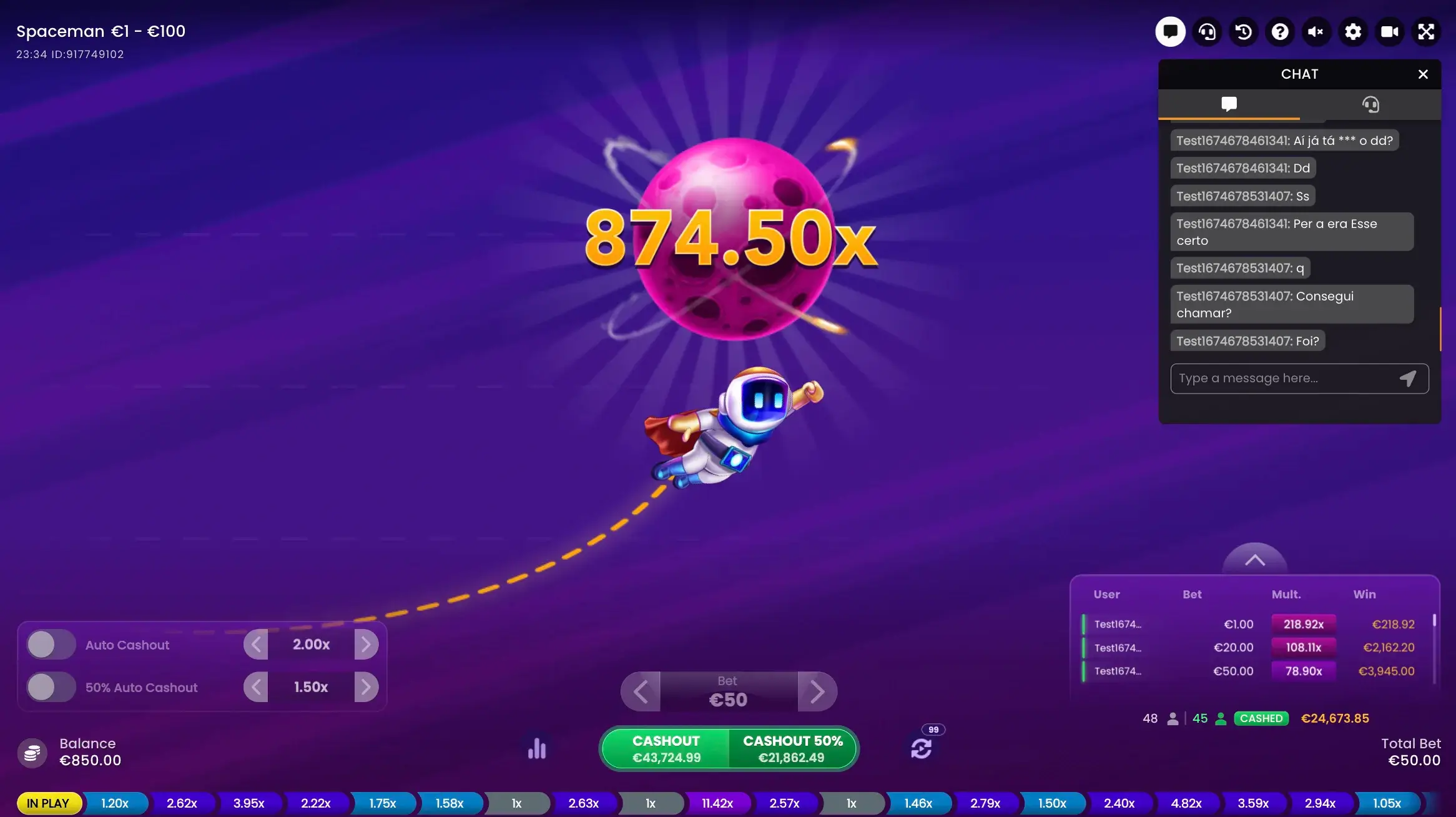Click the rebet refresh icon with 99 badge
The image size is (1456, 817).
pyautogui.click(x=922, y=748)
